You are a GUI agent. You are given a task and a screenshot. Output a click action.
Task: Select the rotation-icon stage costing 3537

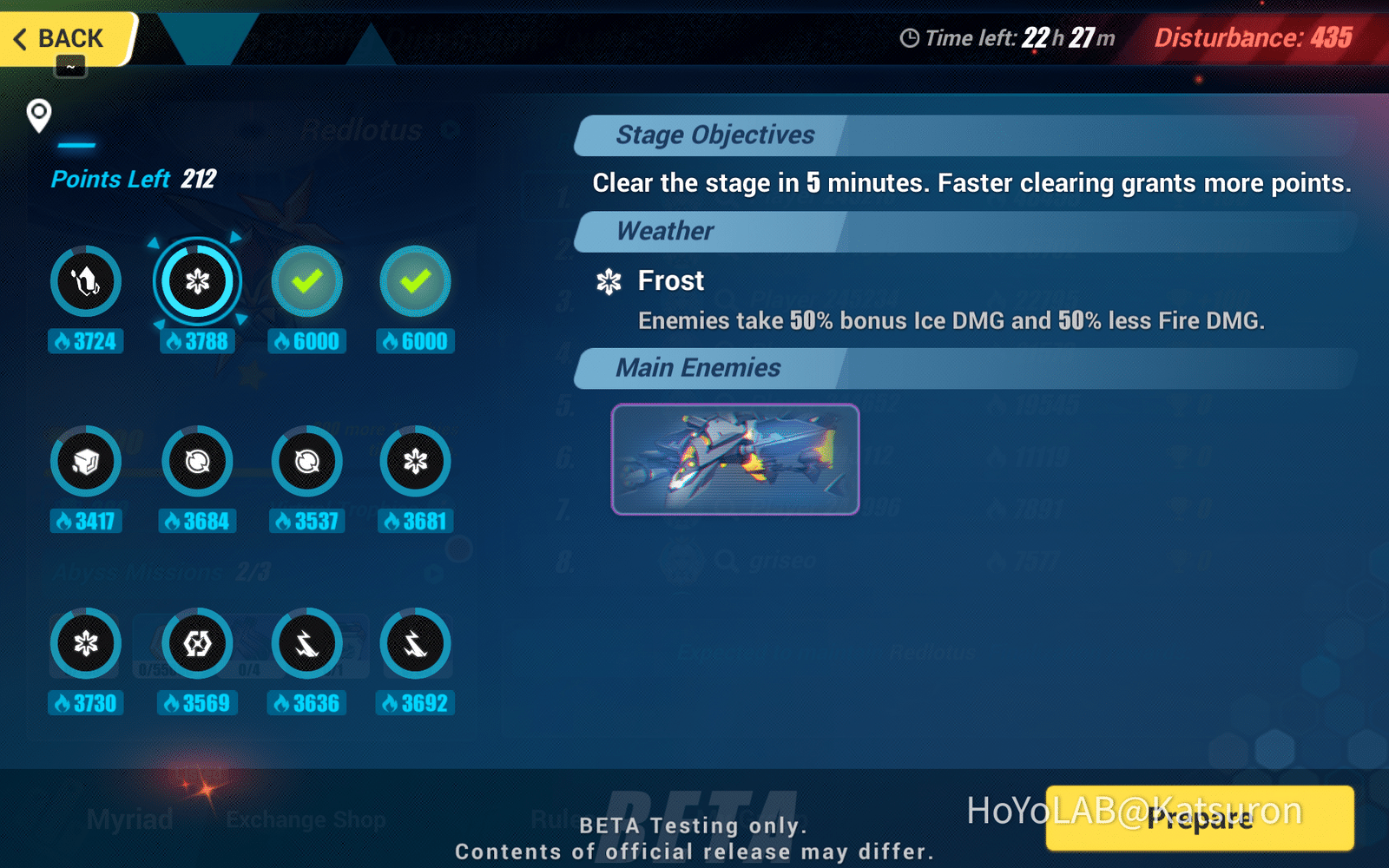pos(306,461)
